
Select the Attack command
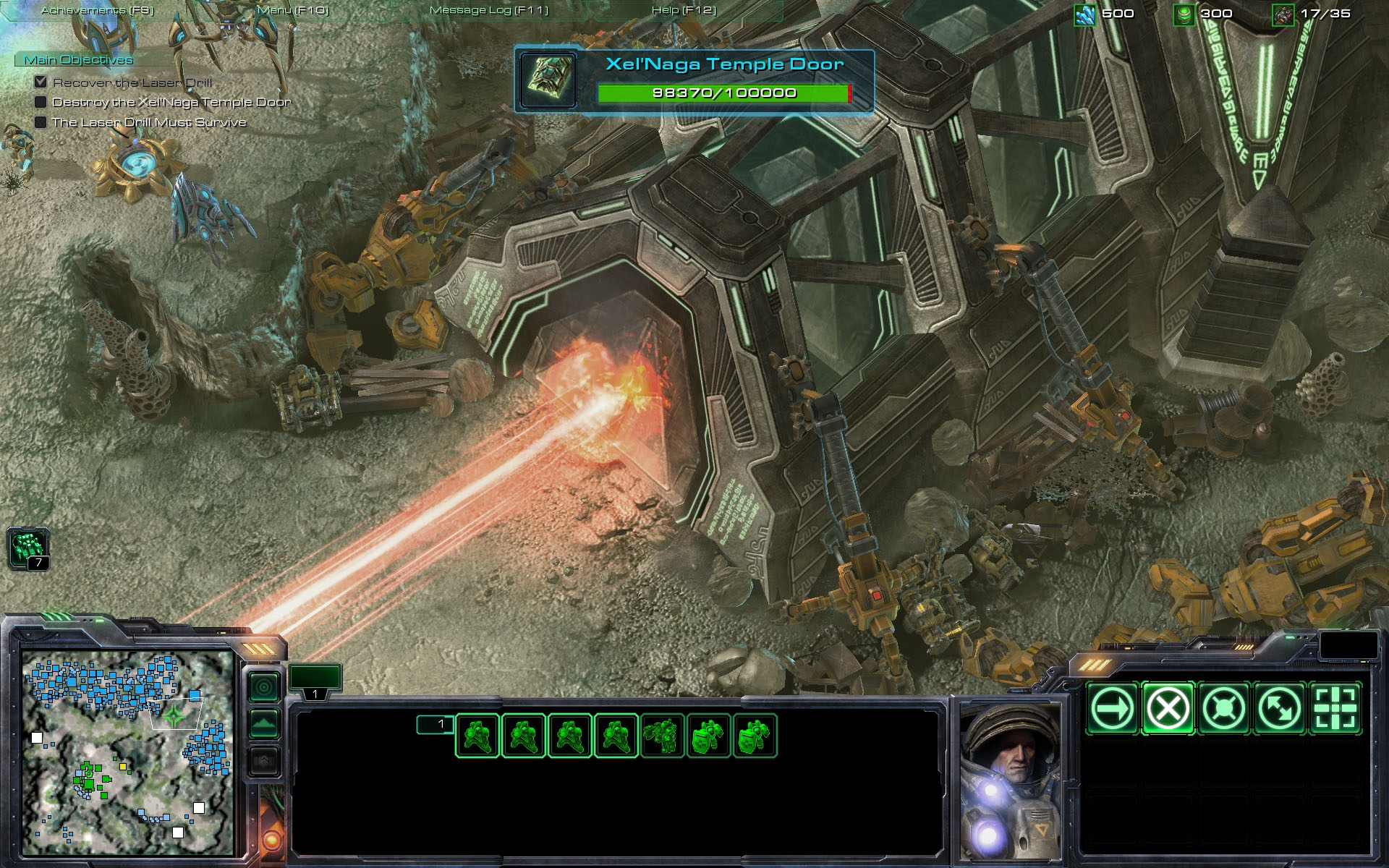1335,708
